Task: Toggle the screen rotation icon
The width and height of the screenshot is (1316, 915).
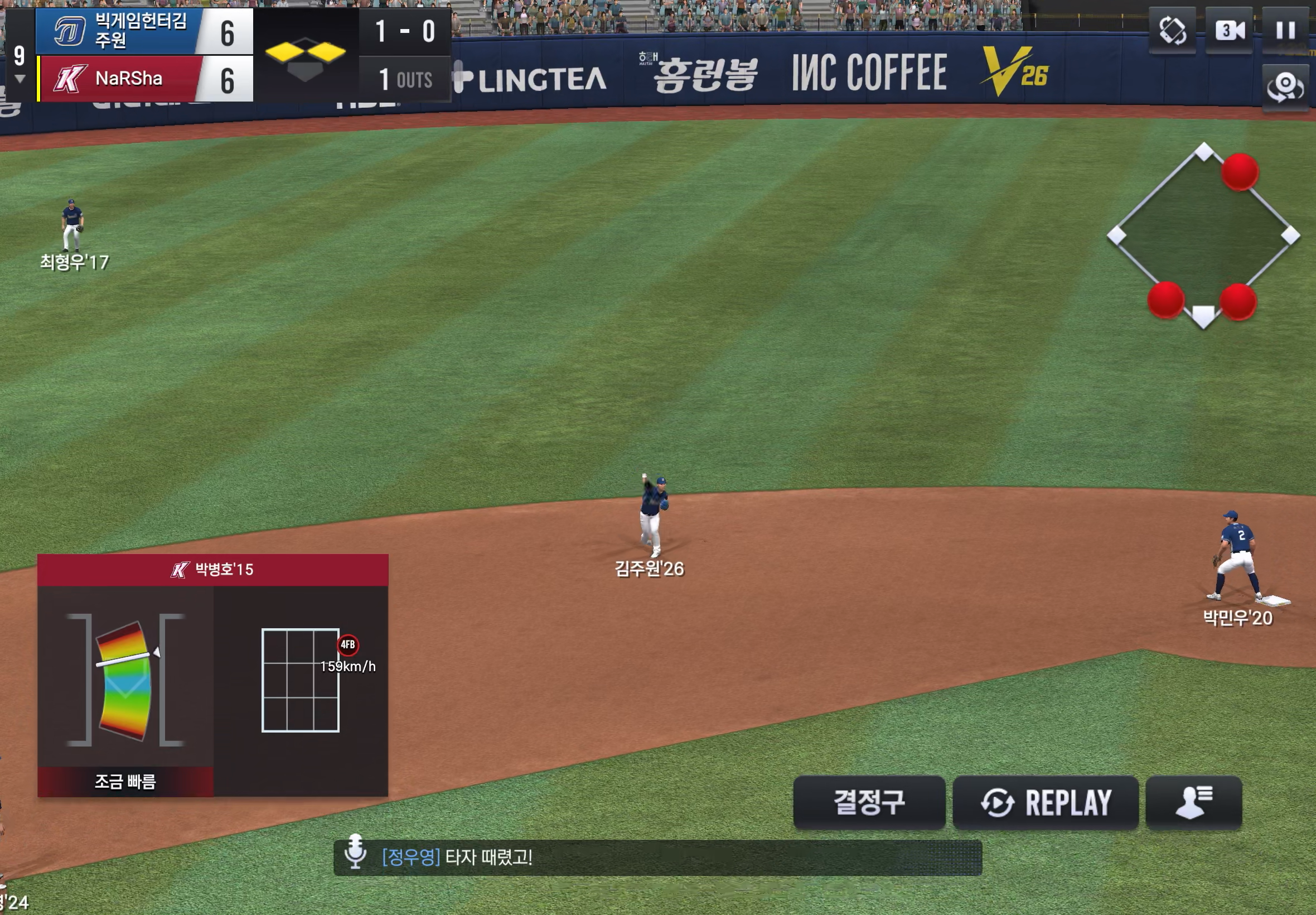Action: click(x=1172, y=30)
